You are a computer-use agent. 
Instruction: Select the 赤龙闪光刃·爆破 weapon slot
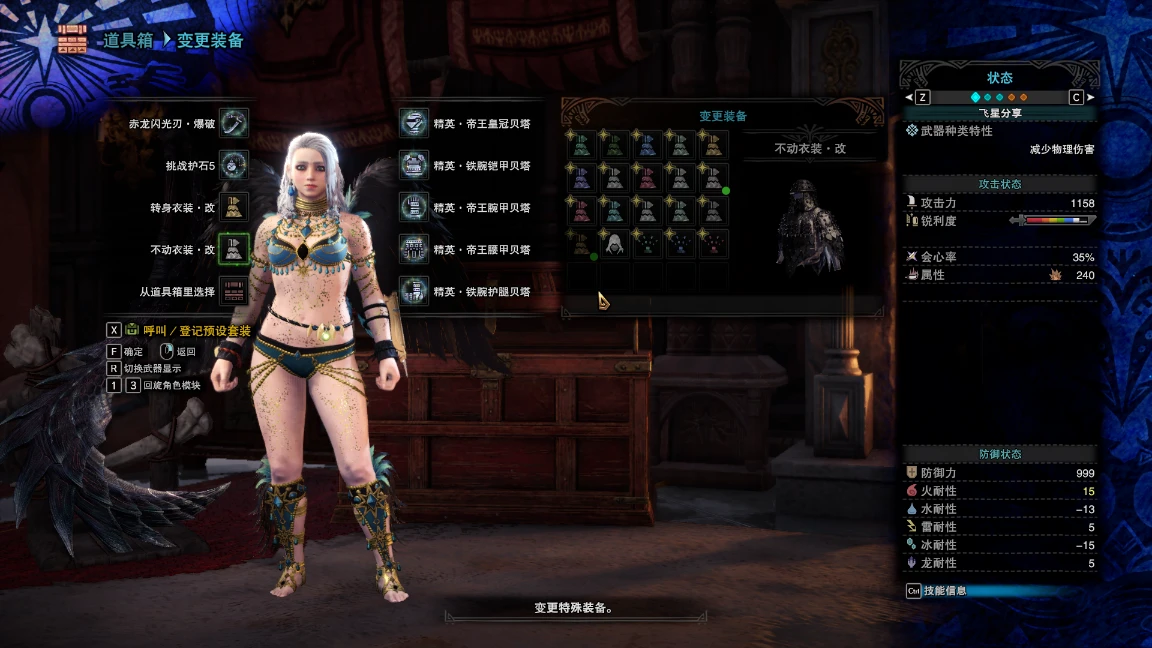tap(233, 124)
